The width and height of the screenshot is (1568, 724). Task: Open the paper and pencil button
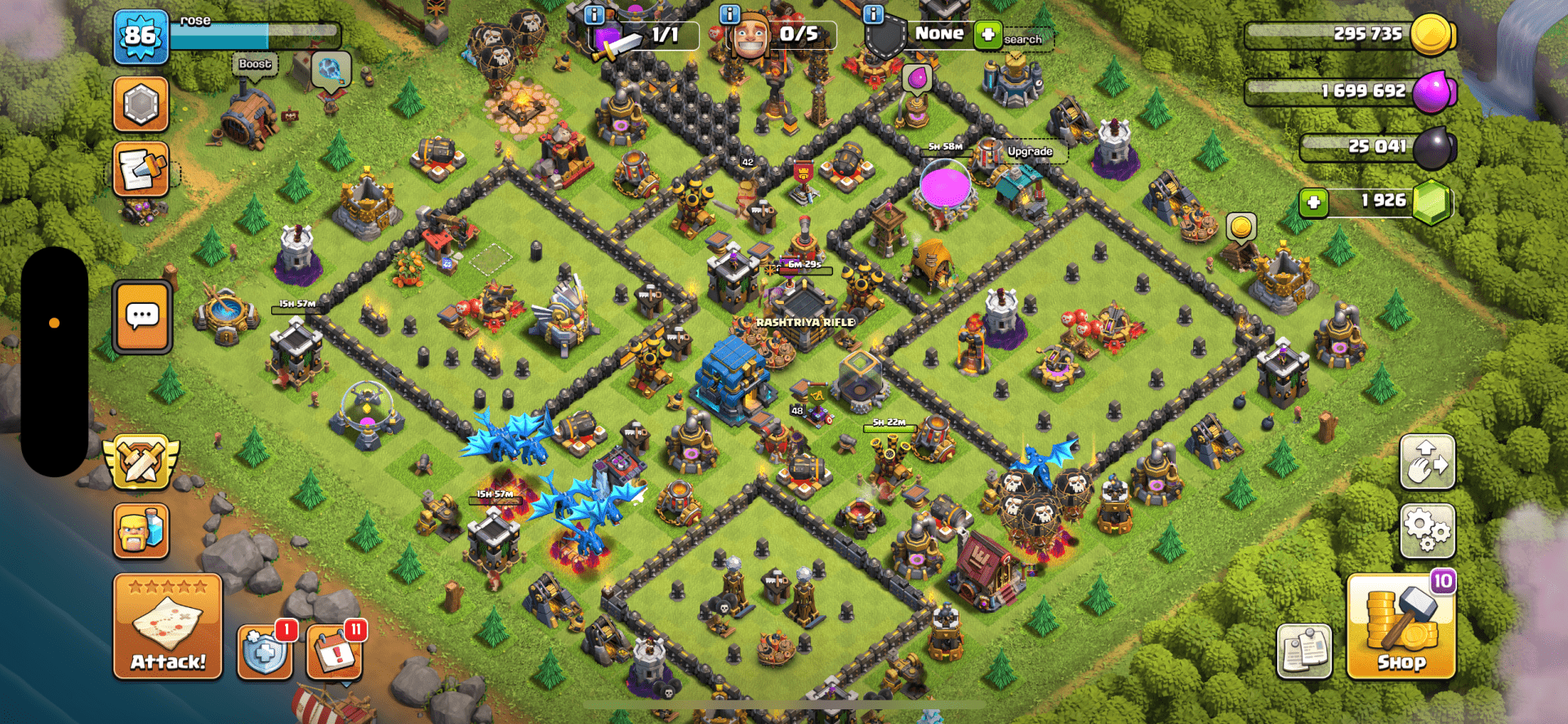(140, 169)
